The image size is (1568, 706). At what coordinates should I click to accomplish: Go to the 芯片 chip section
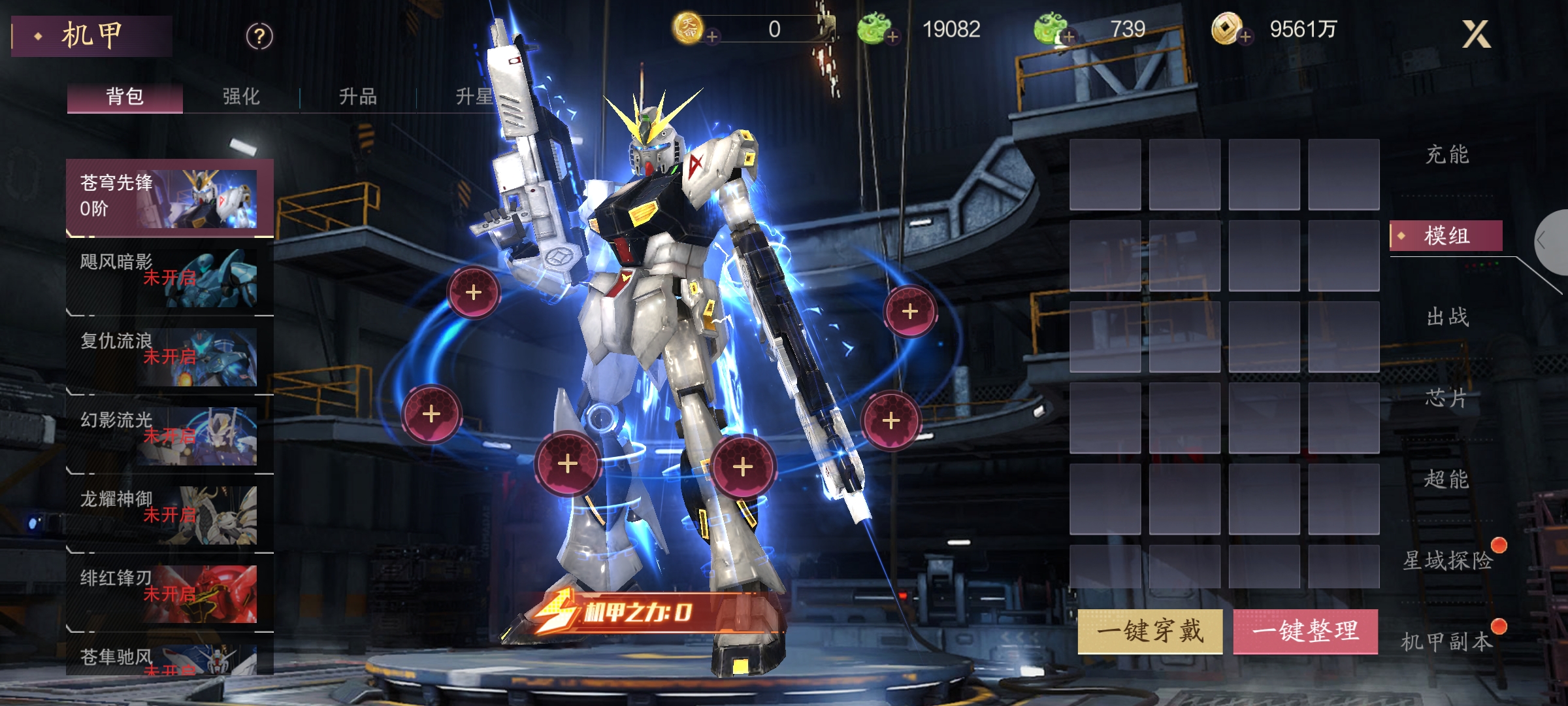pyautogui.click(x=1447, y=398)
